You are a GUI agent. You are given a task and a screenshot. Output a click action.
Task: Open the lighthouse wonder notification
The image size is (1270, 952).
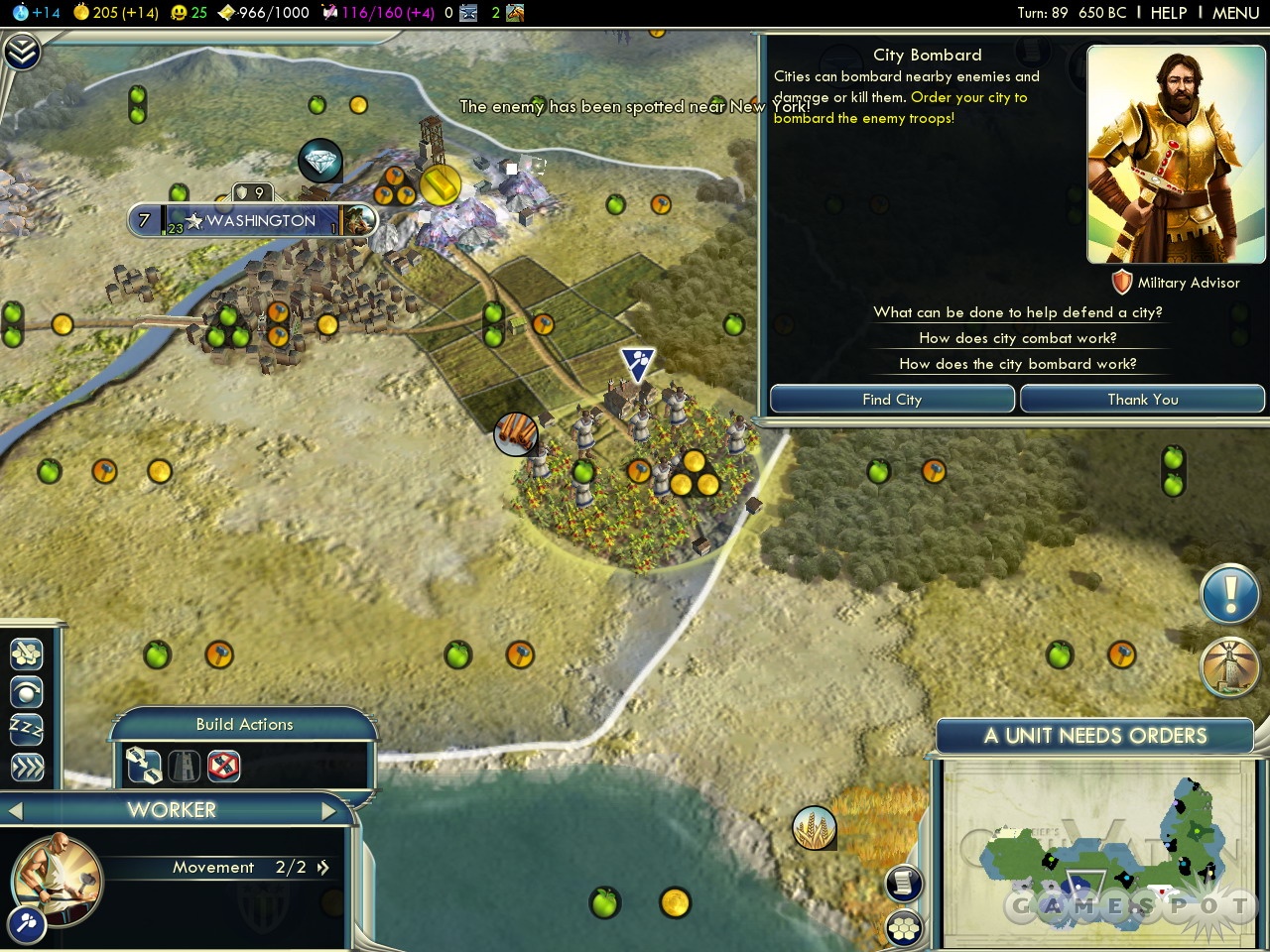(x=1229, y=667)
